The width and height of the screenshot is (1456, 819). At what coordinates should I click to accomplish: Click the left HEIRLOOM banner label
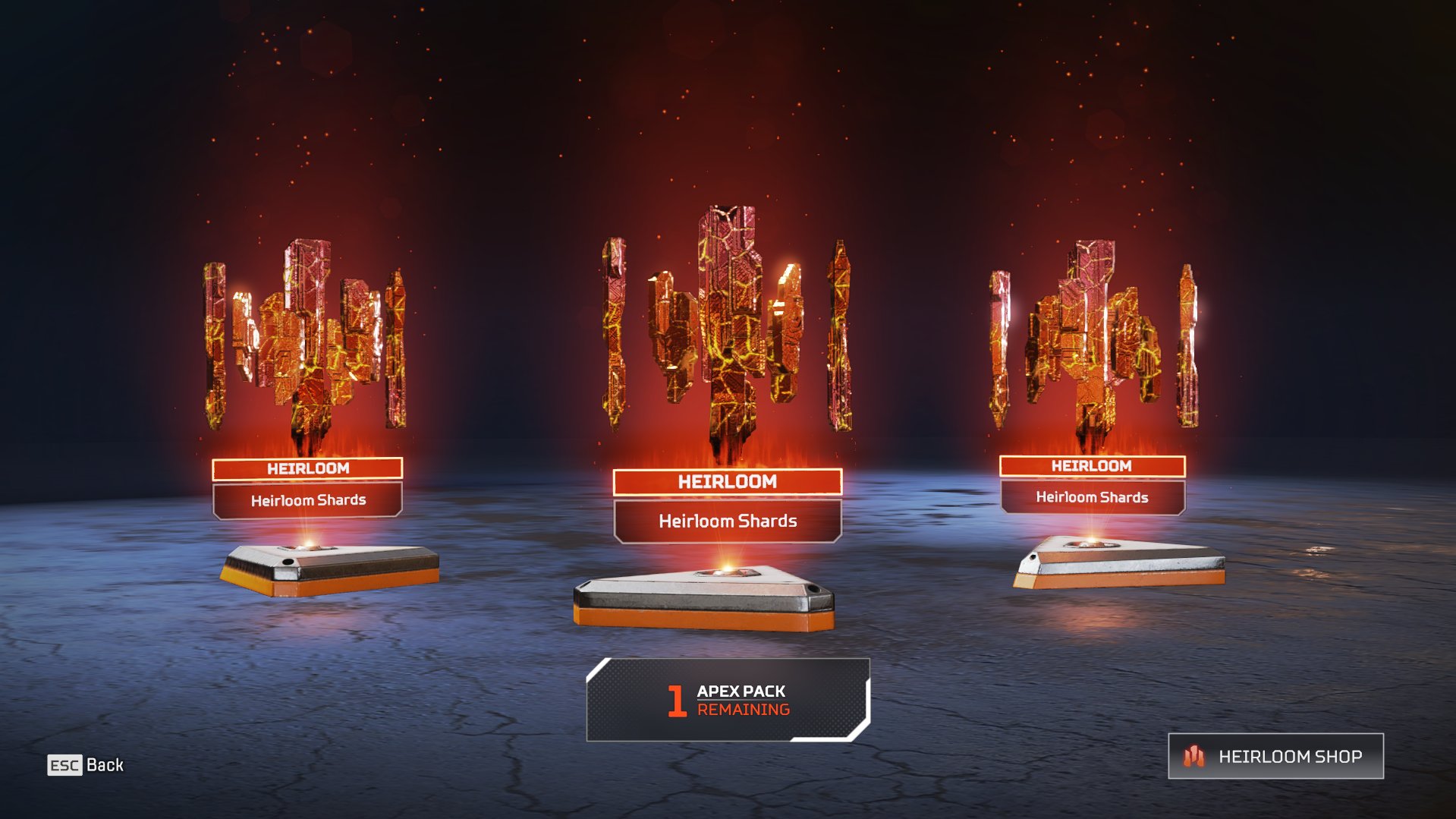[x=307, y=468]
